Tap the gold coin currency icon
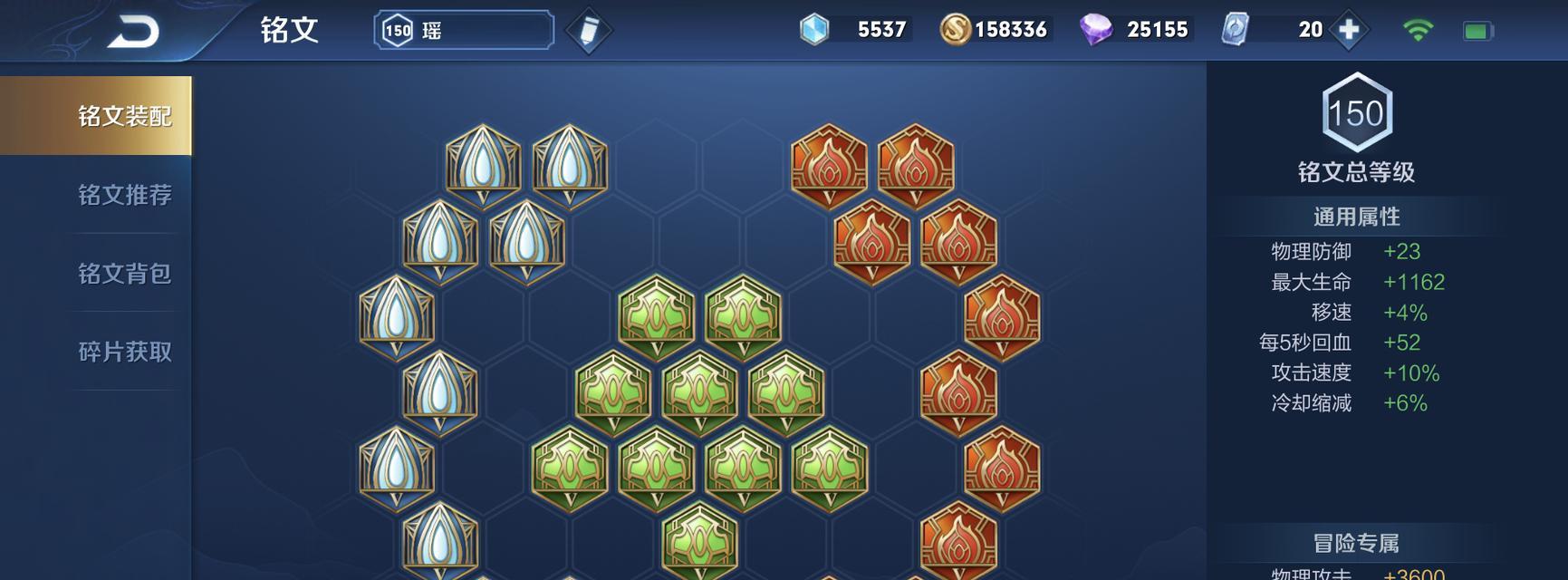This screenshot has height=580, width=1568. coord(954,30)
